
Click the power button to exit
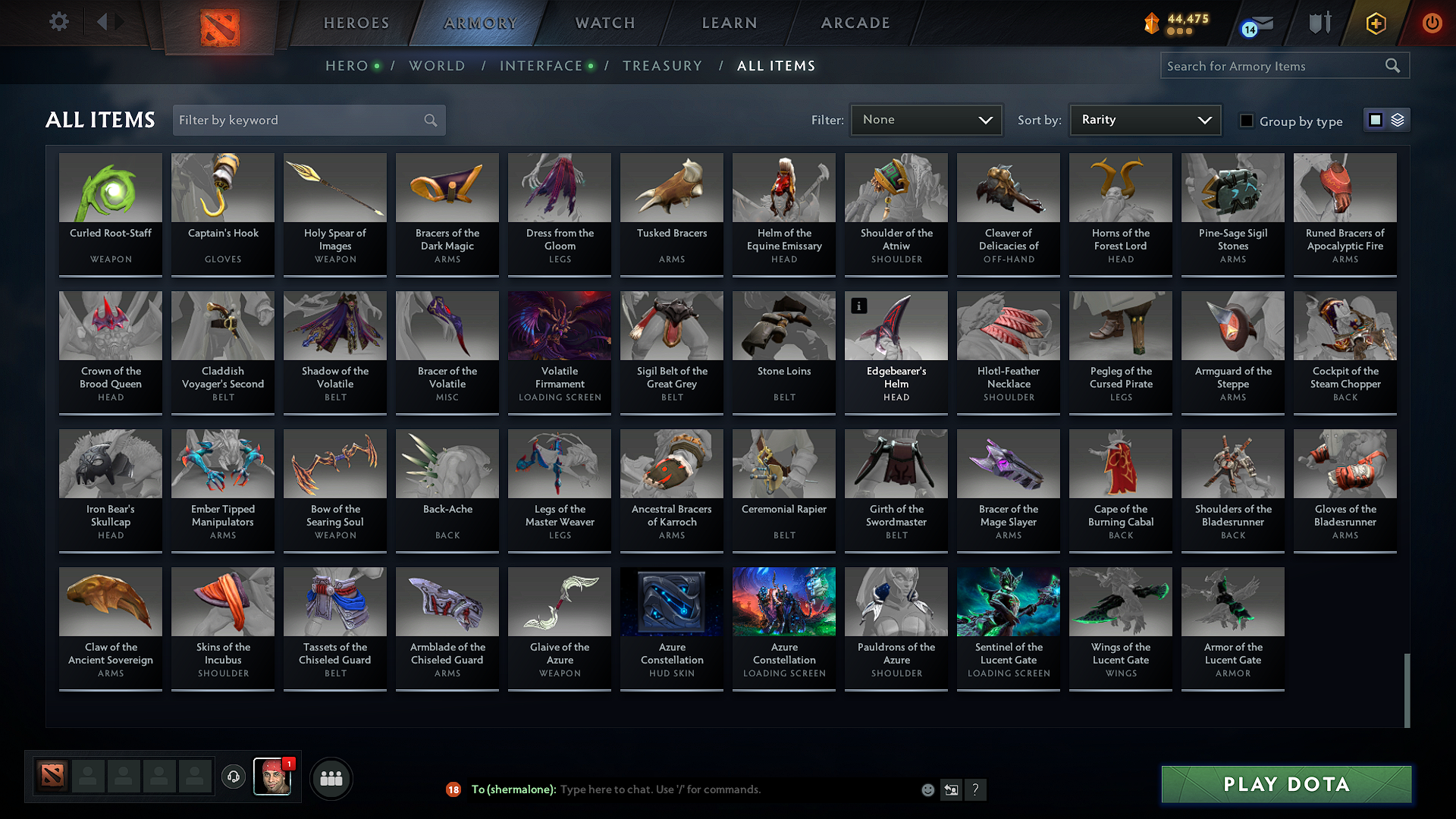[x=1432, y=23]
